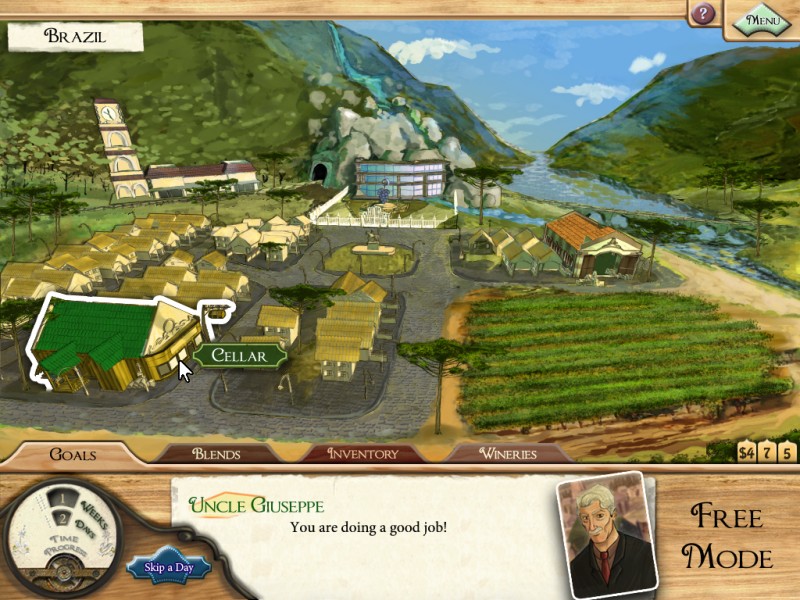Click Uncle Giuseppe's portrait
The width and height of the screenshot is (800, 600).
pyautogui.click(x=600, y=534)
